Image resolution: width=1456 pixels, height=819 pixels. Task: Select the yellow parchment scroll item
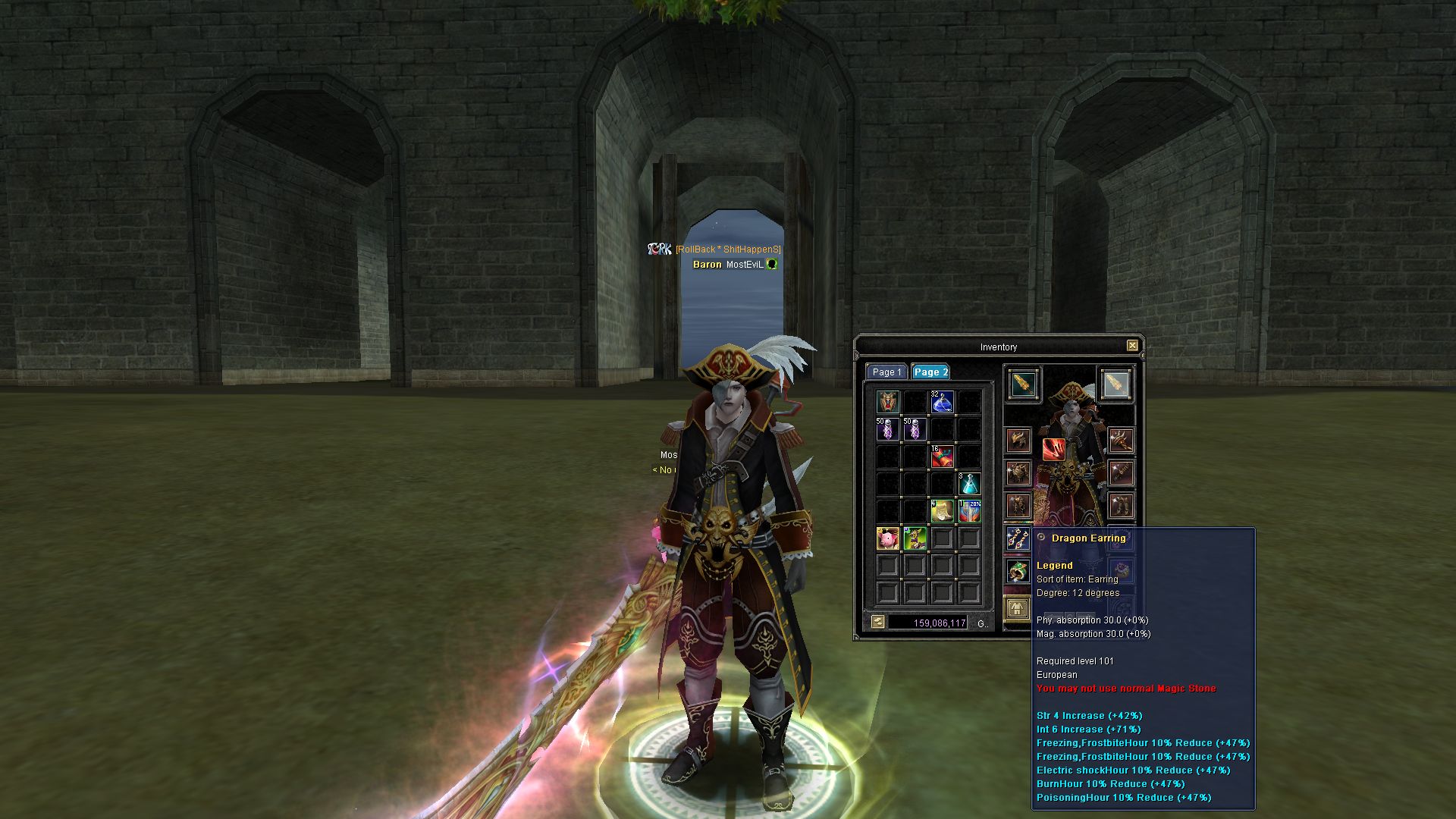(x=942, y=511)
